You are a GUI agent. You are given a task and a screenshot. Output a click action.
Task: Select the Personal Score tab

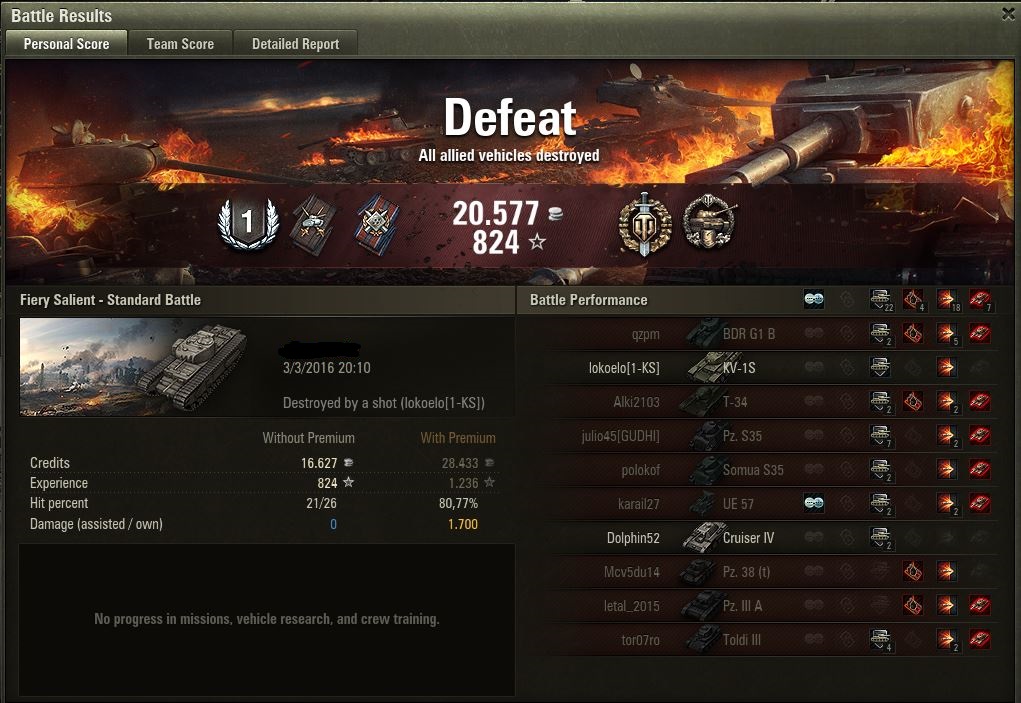coord(66,44)
